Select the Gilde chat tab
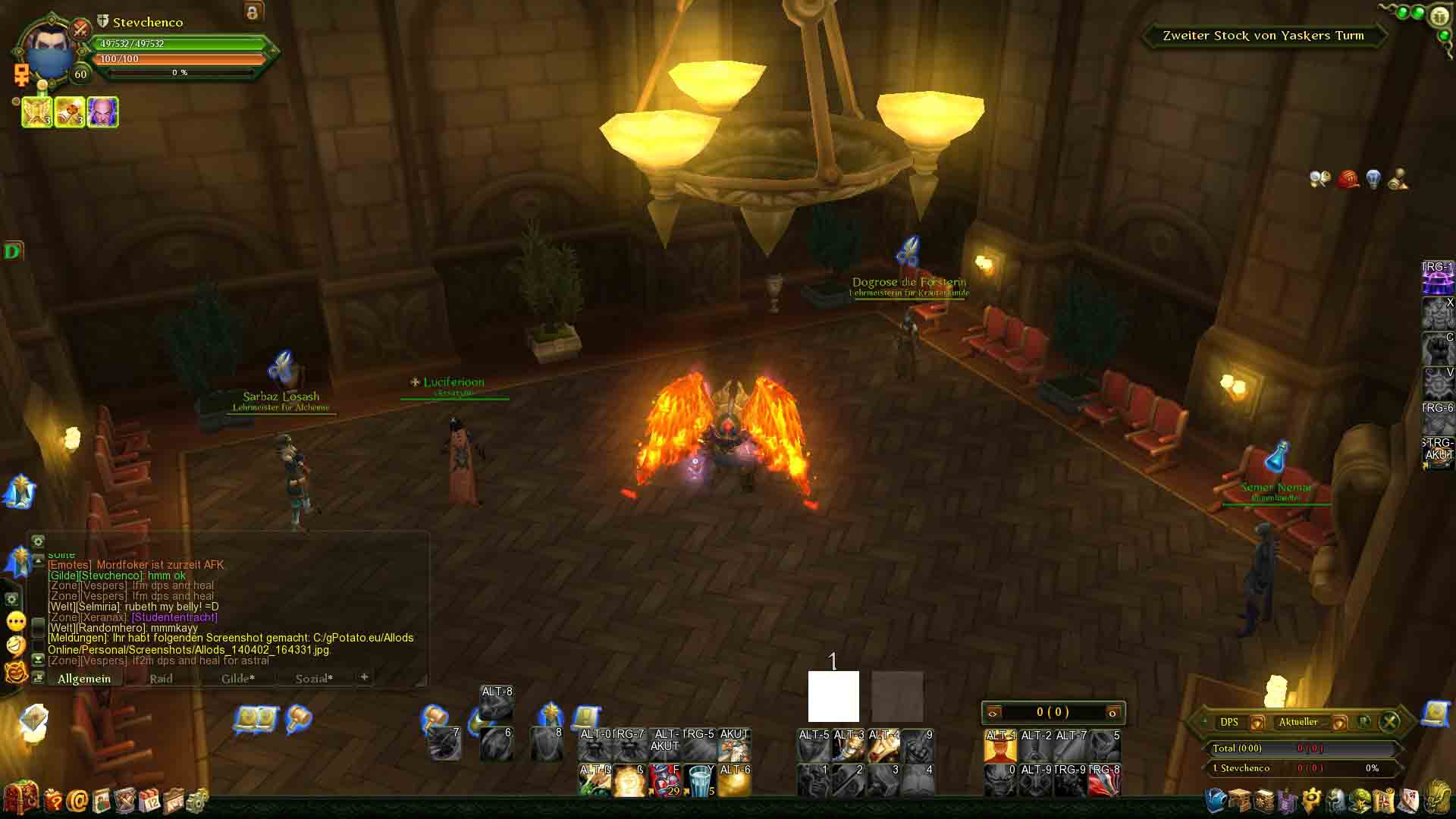The height and width of the screenshot is (819, 1456). point(237,679)
